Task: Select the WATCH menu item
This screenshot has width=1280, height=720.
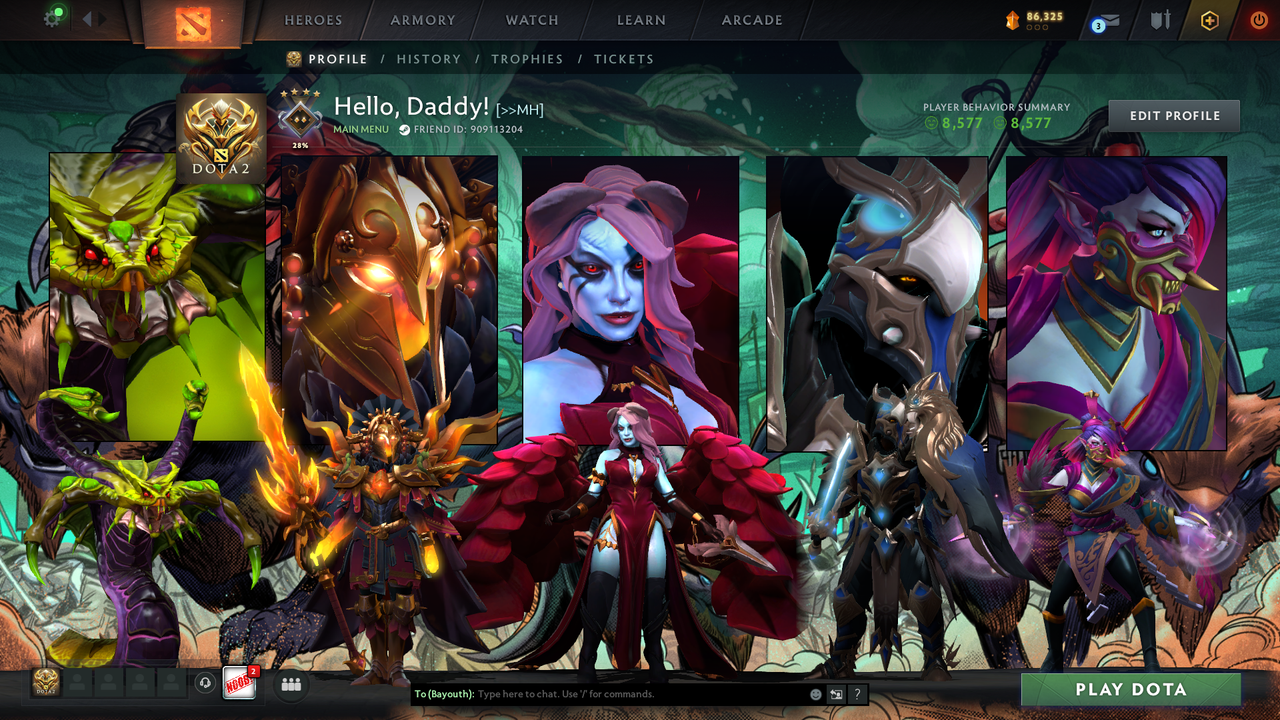Action: pyautogui.click(x=531, y=20)
